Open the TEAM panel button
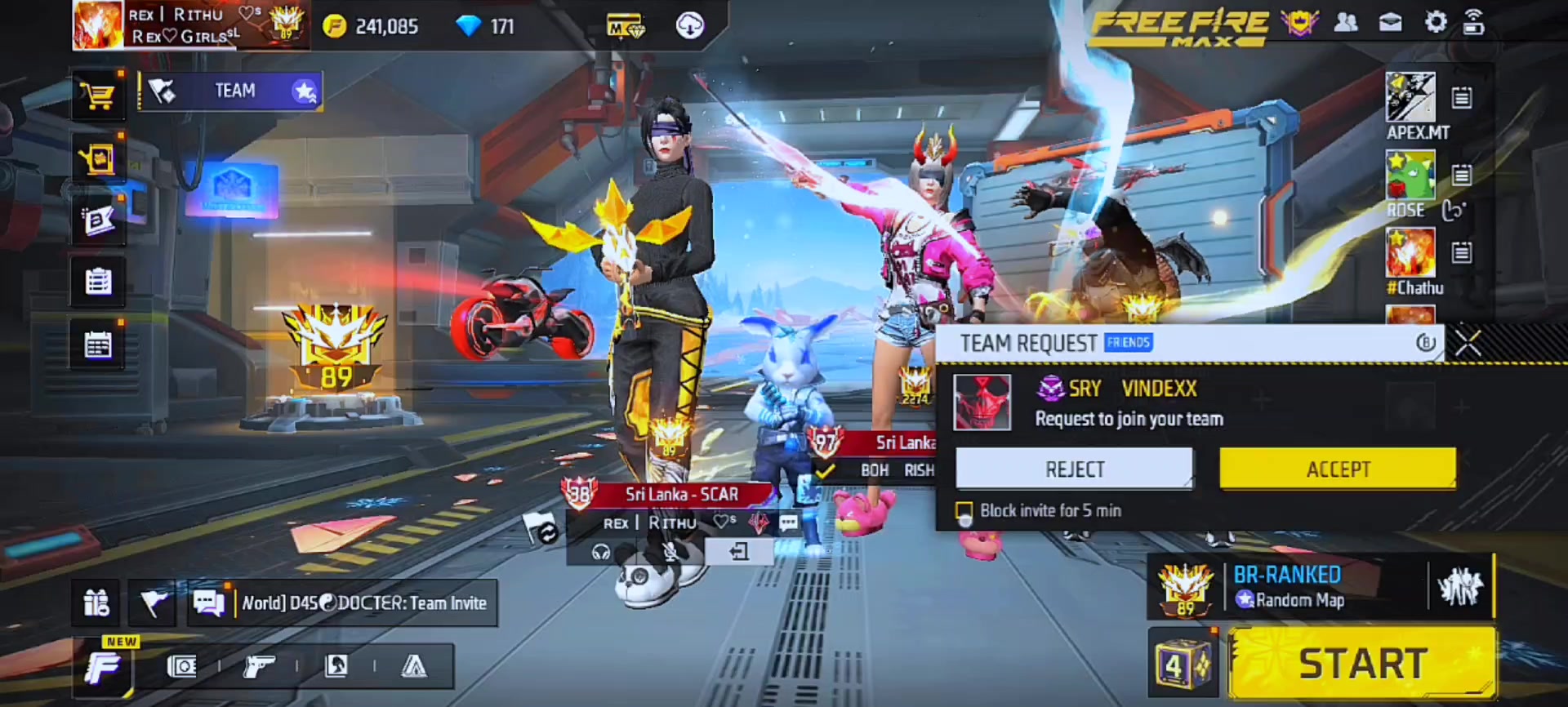Viewport: 1568px width, 707px height. pos(231,91)
